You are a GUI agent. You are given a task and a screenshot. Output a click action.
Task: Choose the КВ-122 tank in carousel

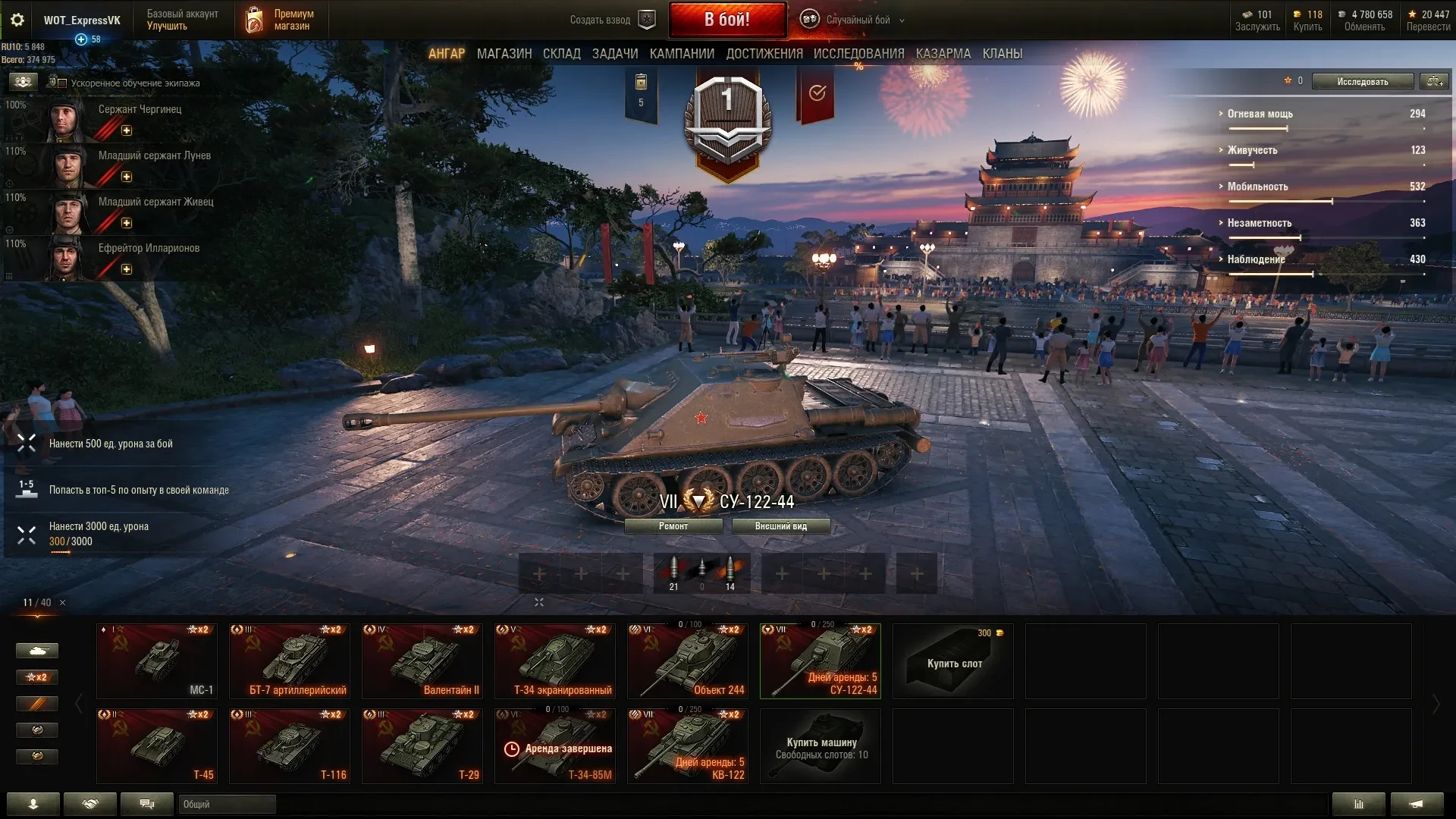click(x=687, y=745)
